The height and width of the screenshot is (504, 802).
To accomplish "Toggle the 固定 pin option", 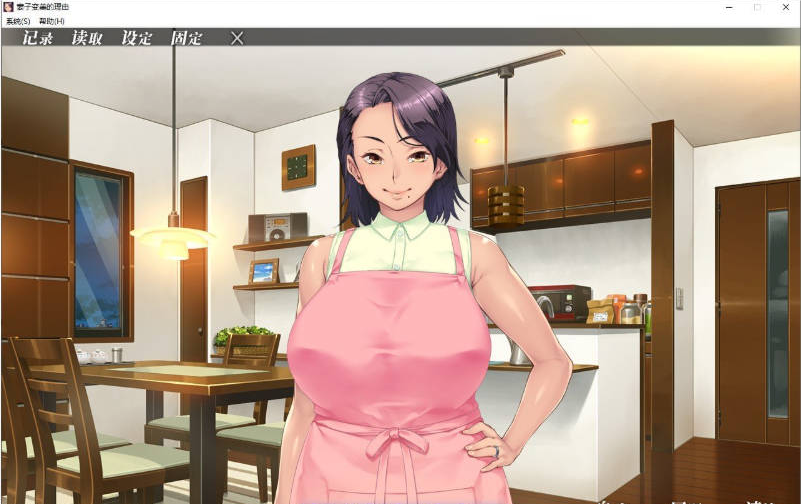I will click(x=186, y=39).
